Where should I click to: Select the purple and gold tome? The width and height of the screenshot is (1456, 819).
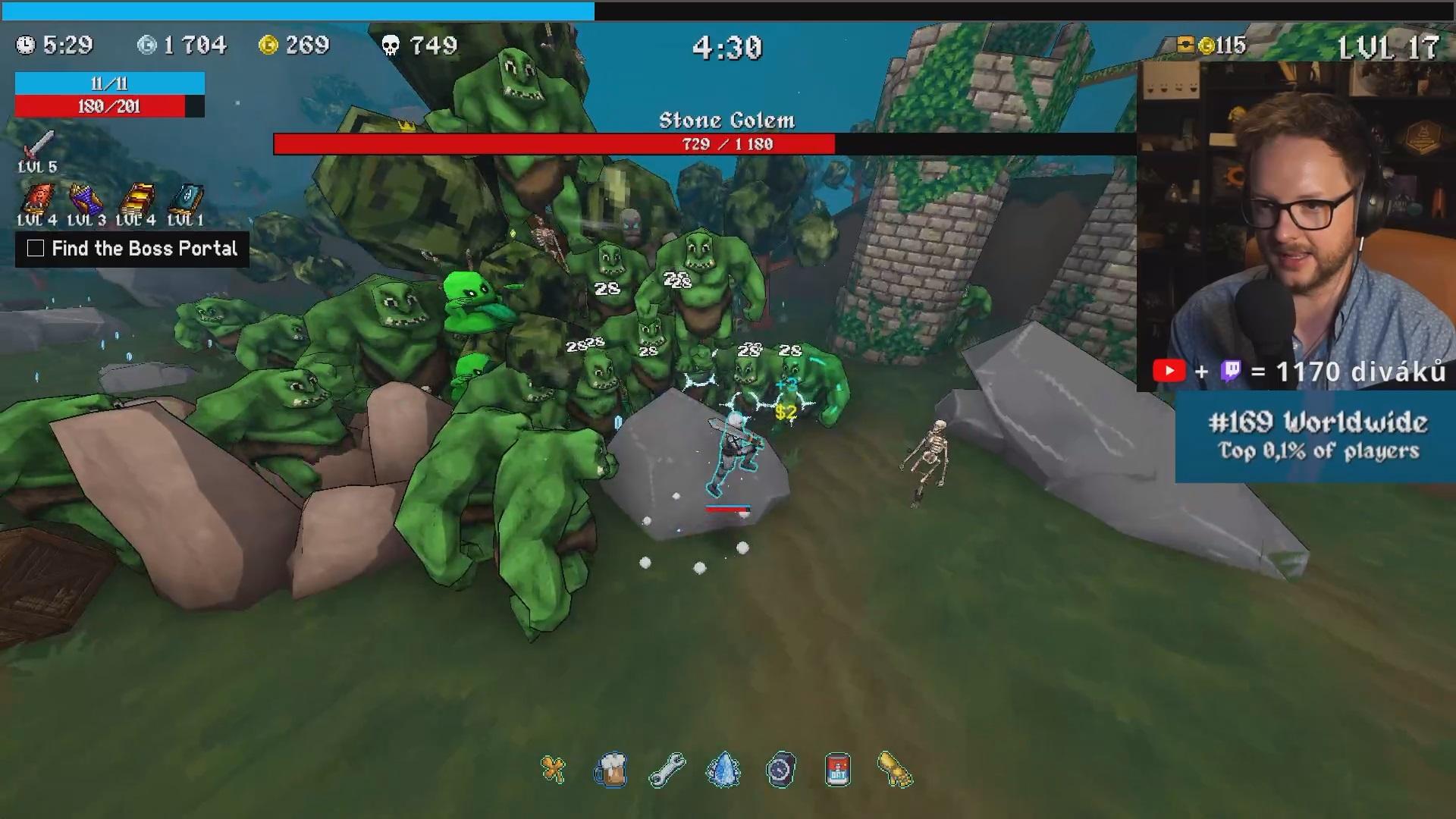[86, 199]
